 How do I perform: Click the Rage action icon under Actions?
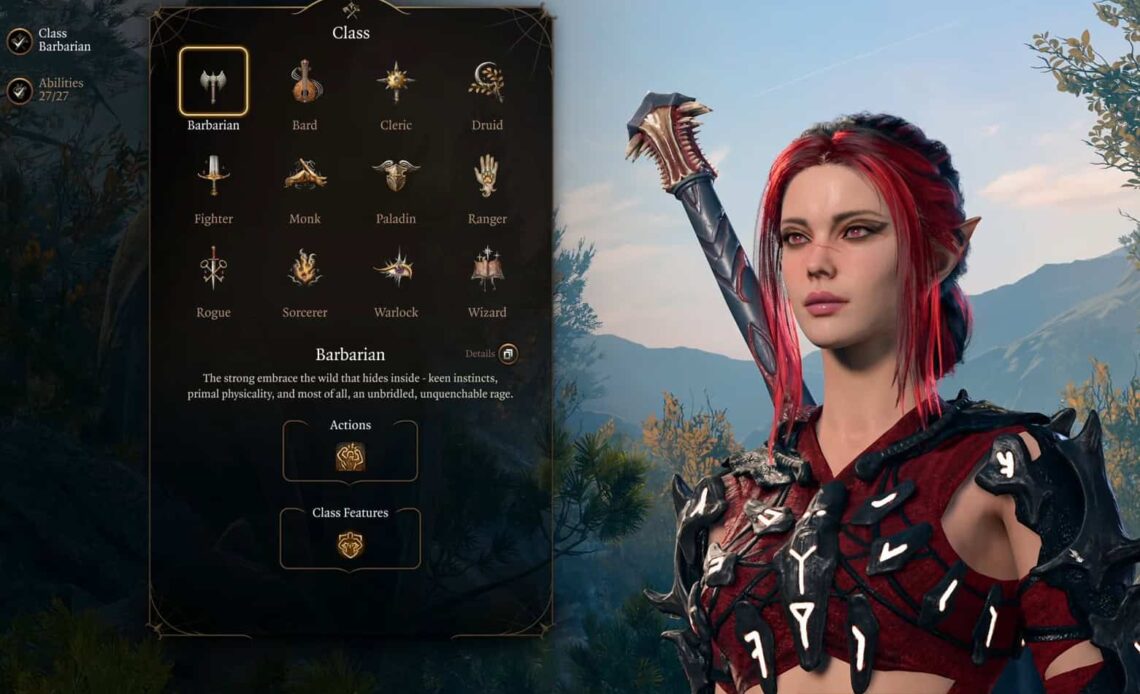coord(350,457)
